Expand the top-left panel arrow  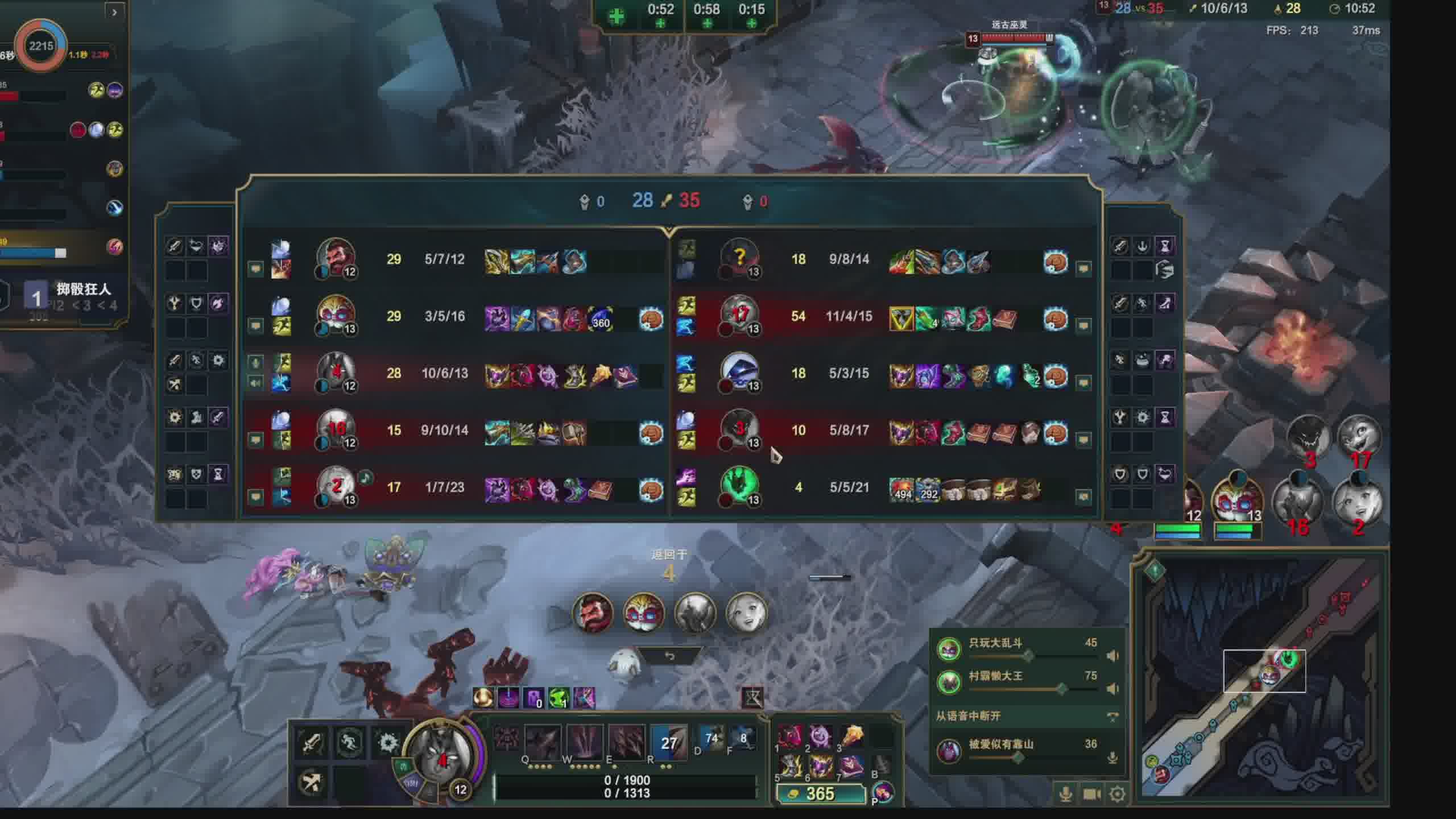(114, 12)
